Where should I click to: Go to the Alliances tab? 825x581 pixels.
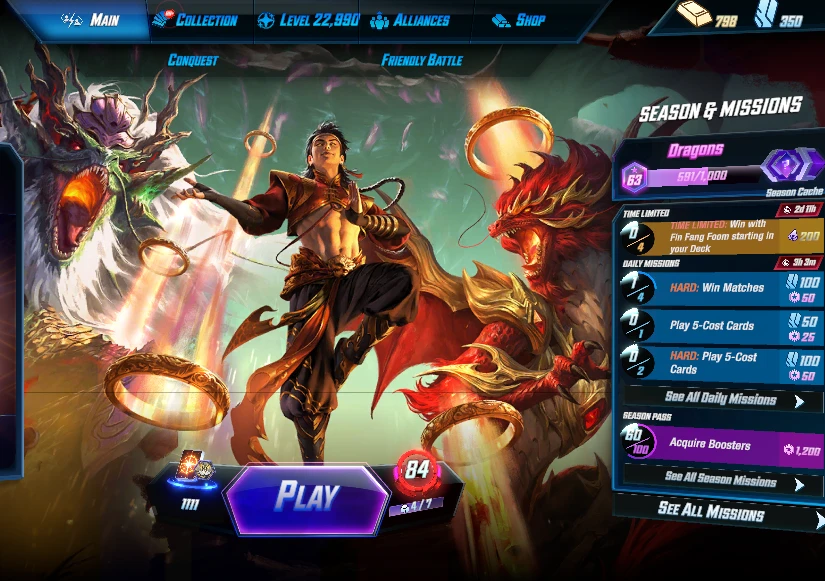(x=410, y=20)
